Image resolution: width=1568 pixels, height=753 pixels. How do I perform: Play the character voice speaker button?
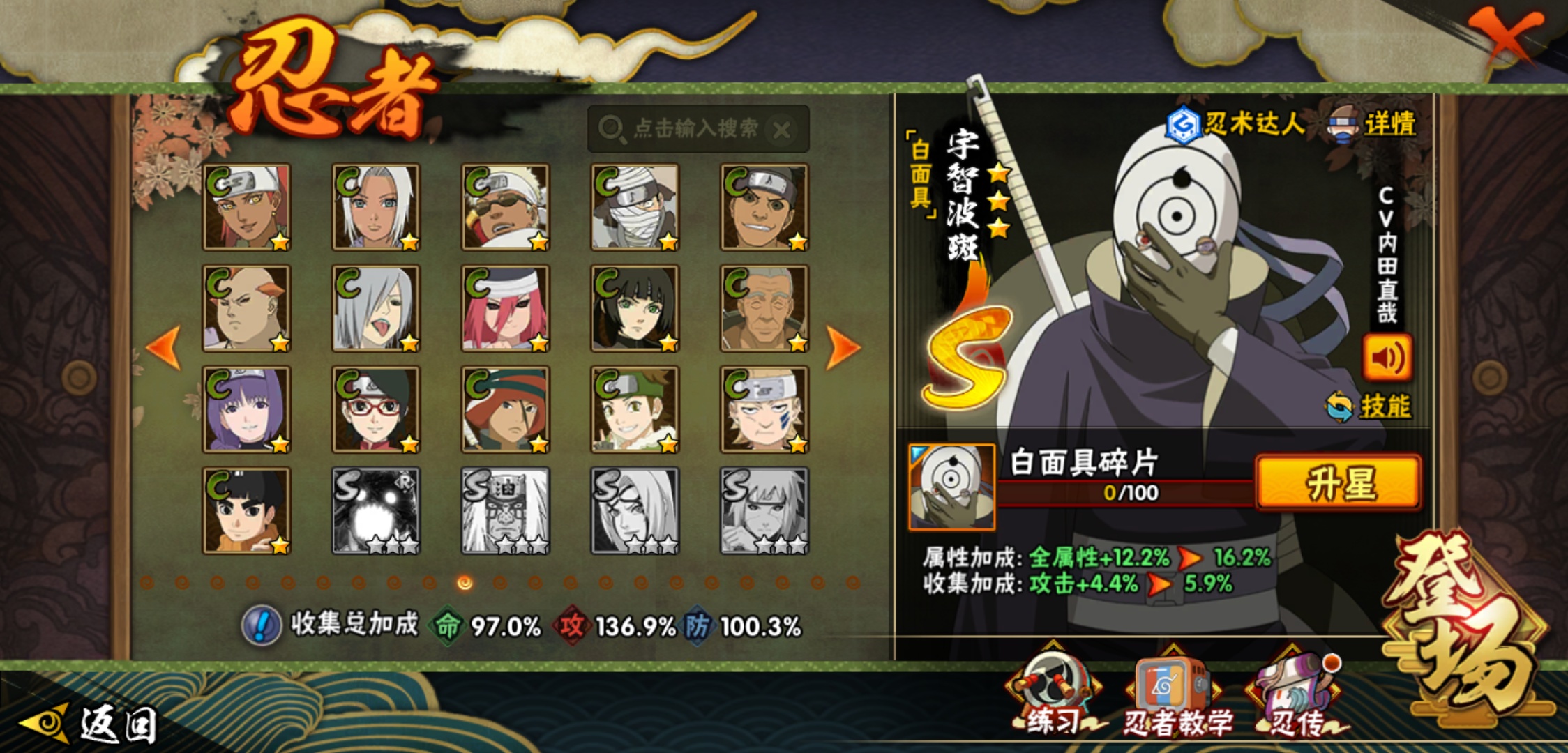point(1387,358)
